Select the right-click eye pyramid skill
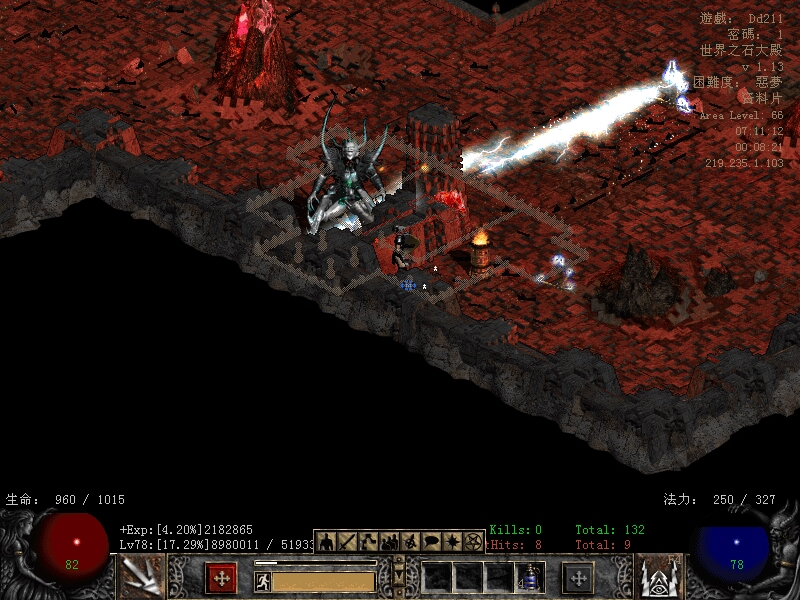800x600 pixels. [659, 577]
